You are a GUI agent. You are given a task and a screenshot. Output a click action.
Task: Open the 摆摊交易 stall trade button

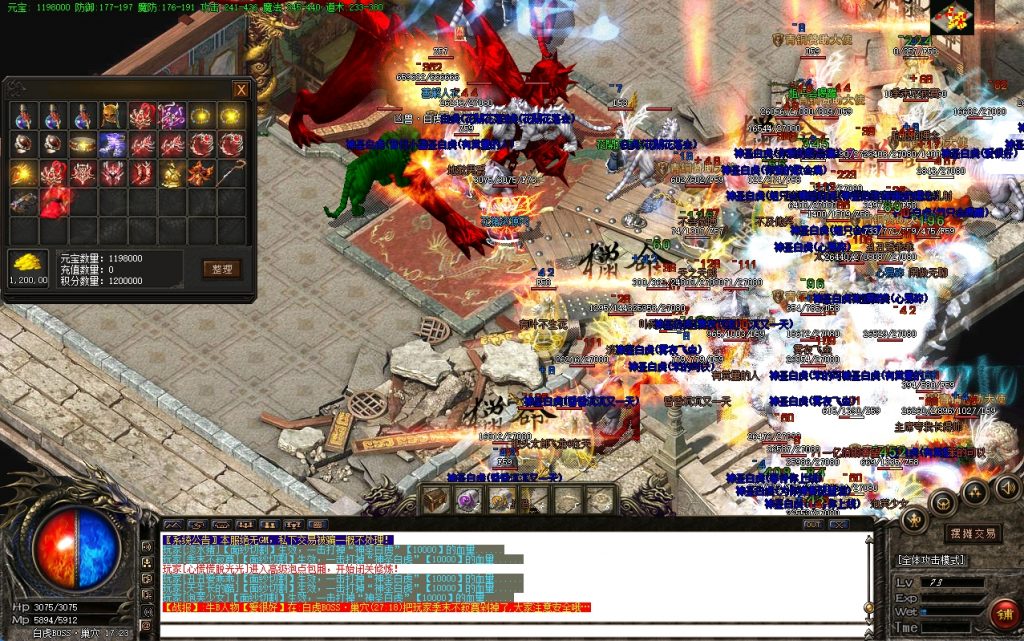pyautogui.click(x=972, y=533)
